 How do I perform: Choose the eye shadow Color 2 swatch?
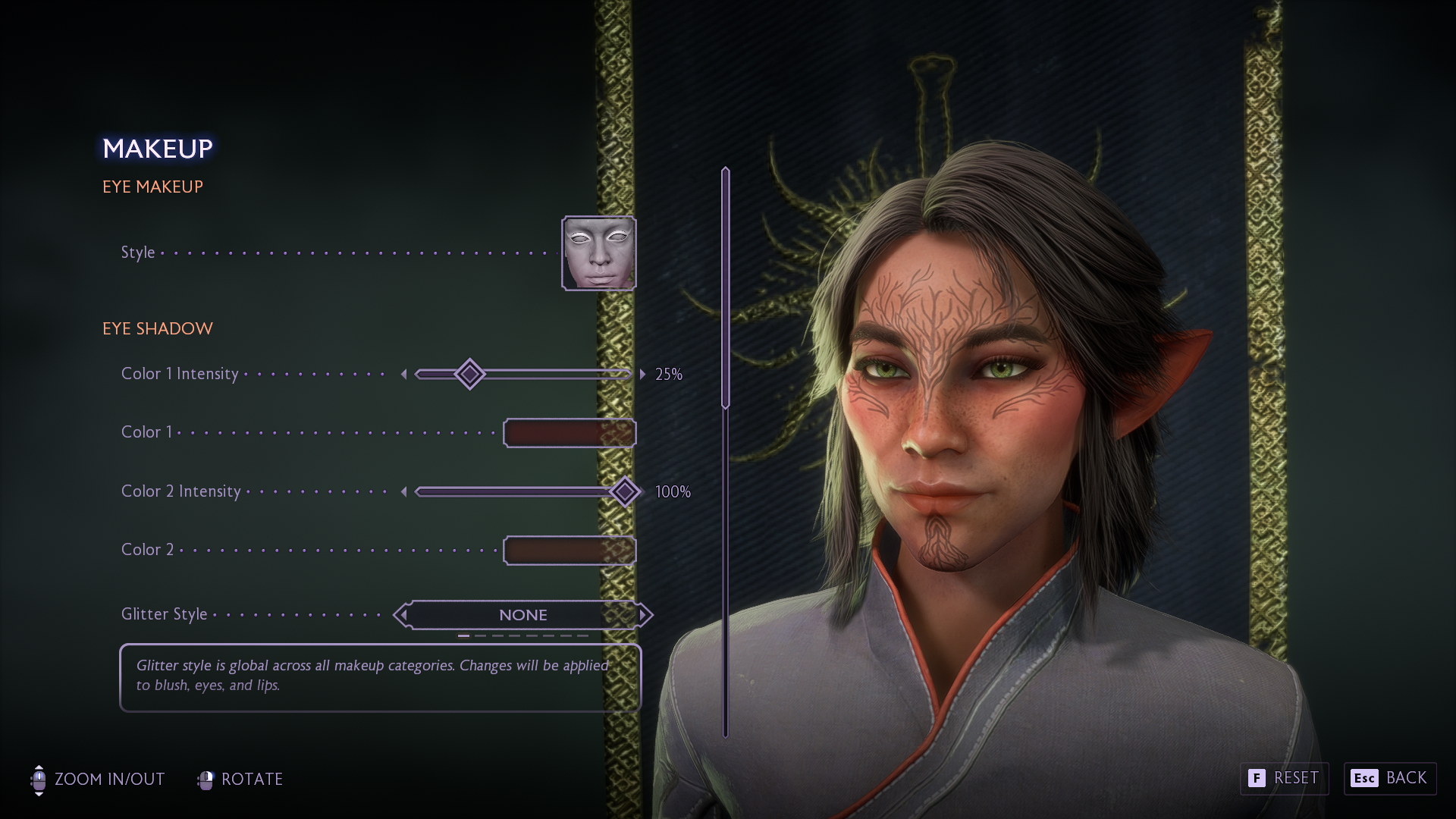(x=570, y=551)
